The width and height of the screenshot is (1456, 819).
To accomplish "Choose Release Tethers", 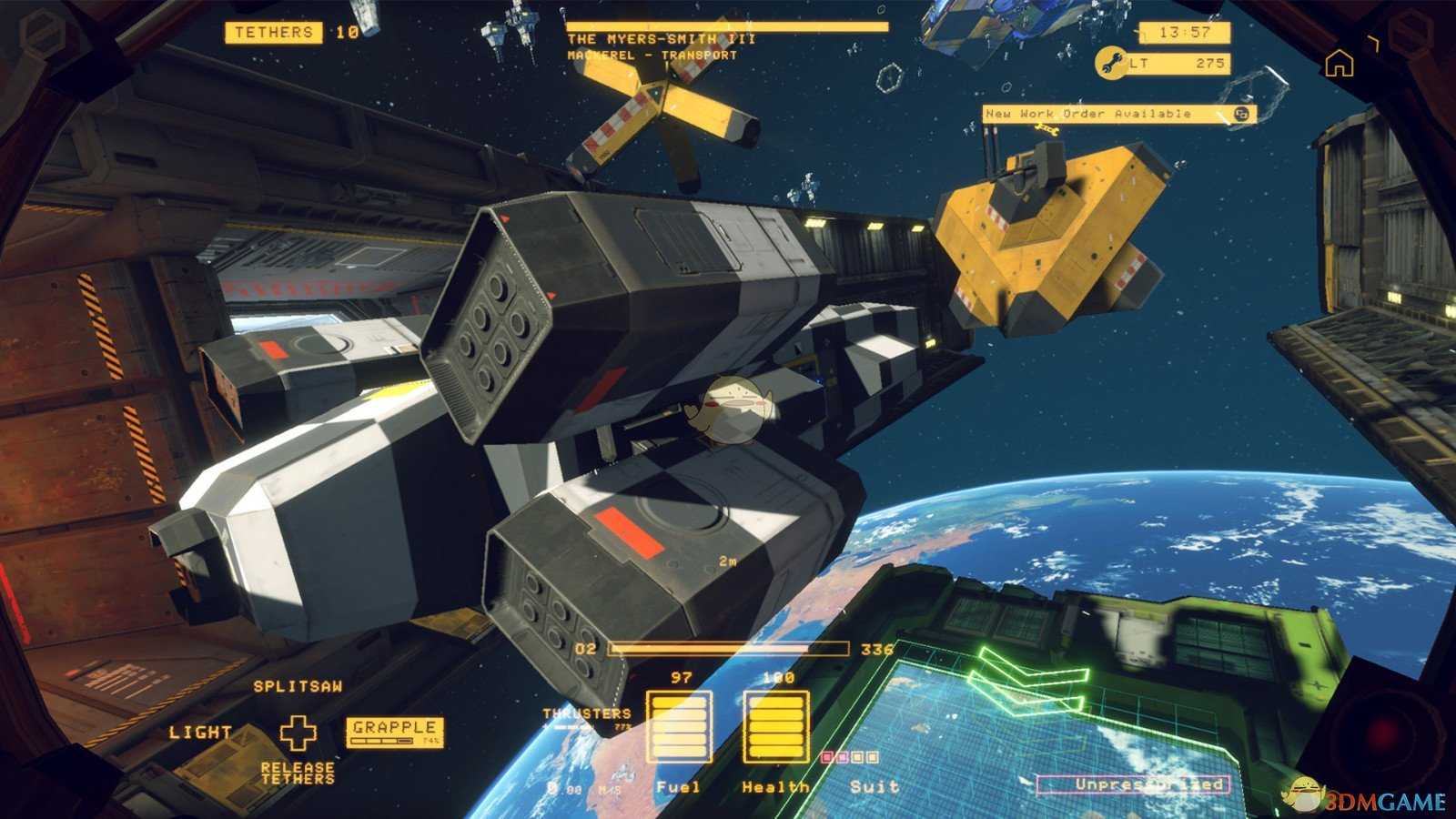I will [x=298, y=773].
